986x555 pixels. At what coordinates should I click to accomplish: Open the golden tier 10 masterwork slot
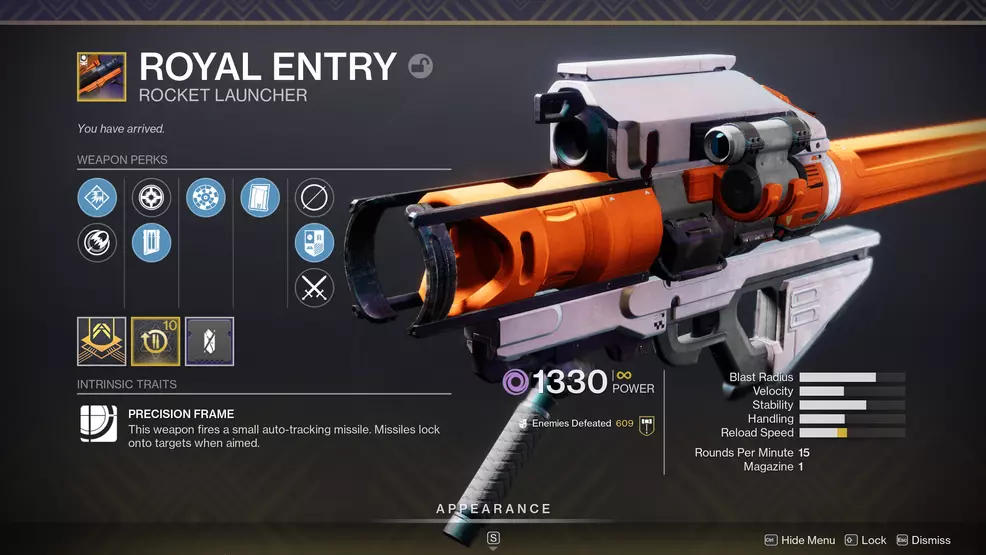click(156, 342)
